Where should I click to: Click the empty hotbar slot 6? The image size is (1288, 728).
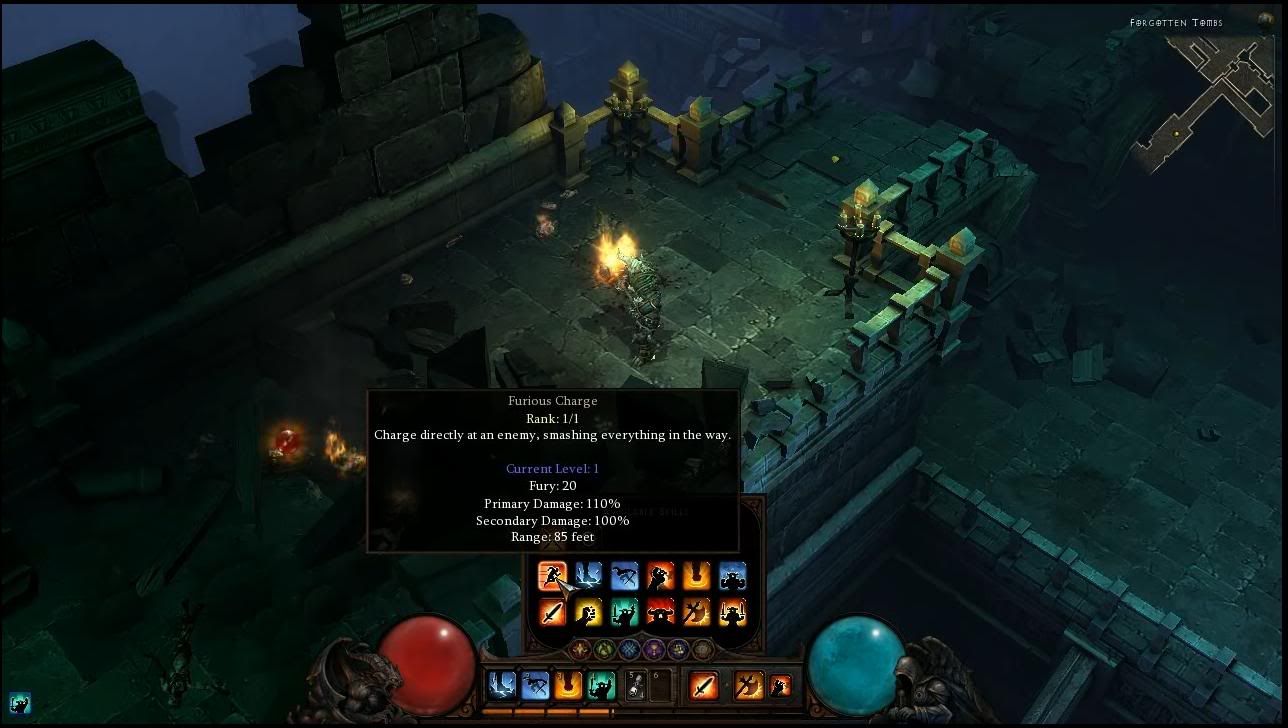pyautogui.click(x=659, y=686)
